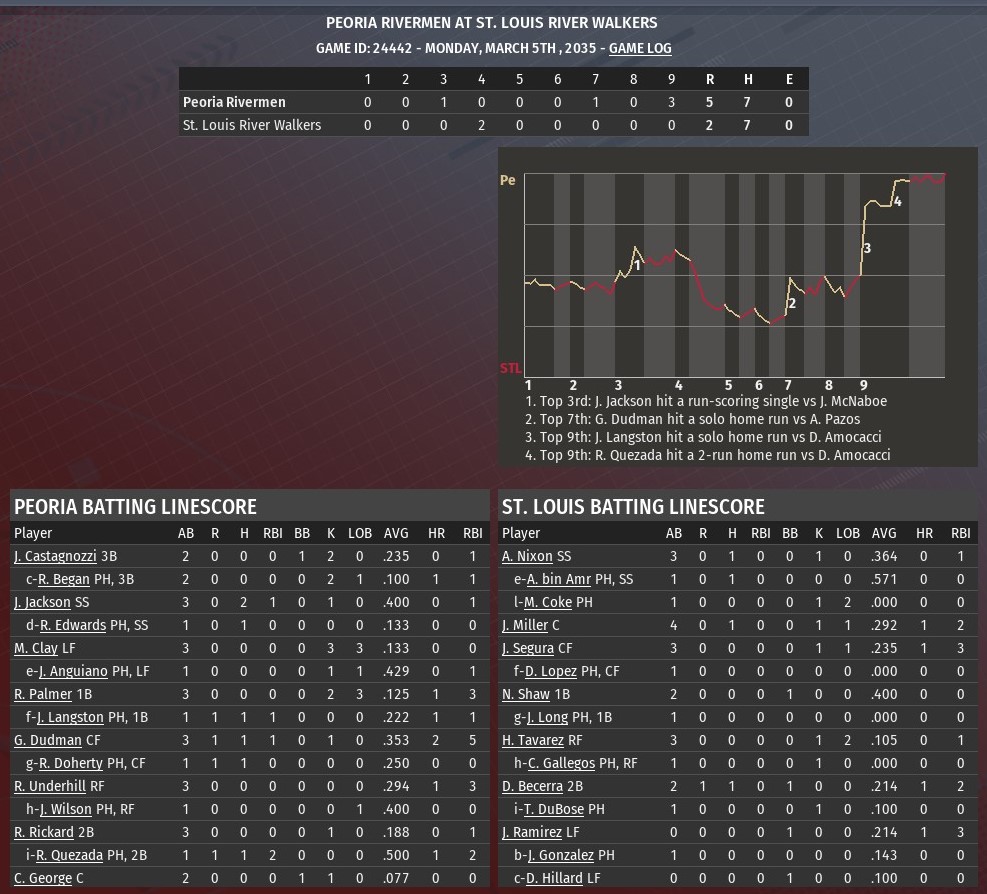Open C. Gallegos's profile
Image resolution: width=987 pixels, height=894 pixels.
[x=561, y=763]
